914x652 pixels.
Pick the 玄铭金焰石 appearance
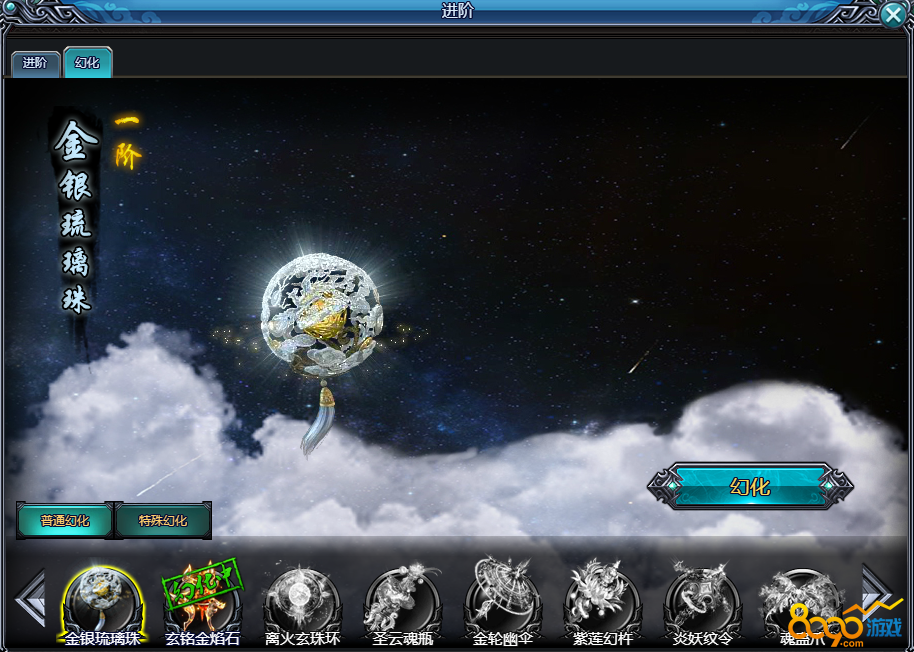pyautogui.click(x=202, y=603)
